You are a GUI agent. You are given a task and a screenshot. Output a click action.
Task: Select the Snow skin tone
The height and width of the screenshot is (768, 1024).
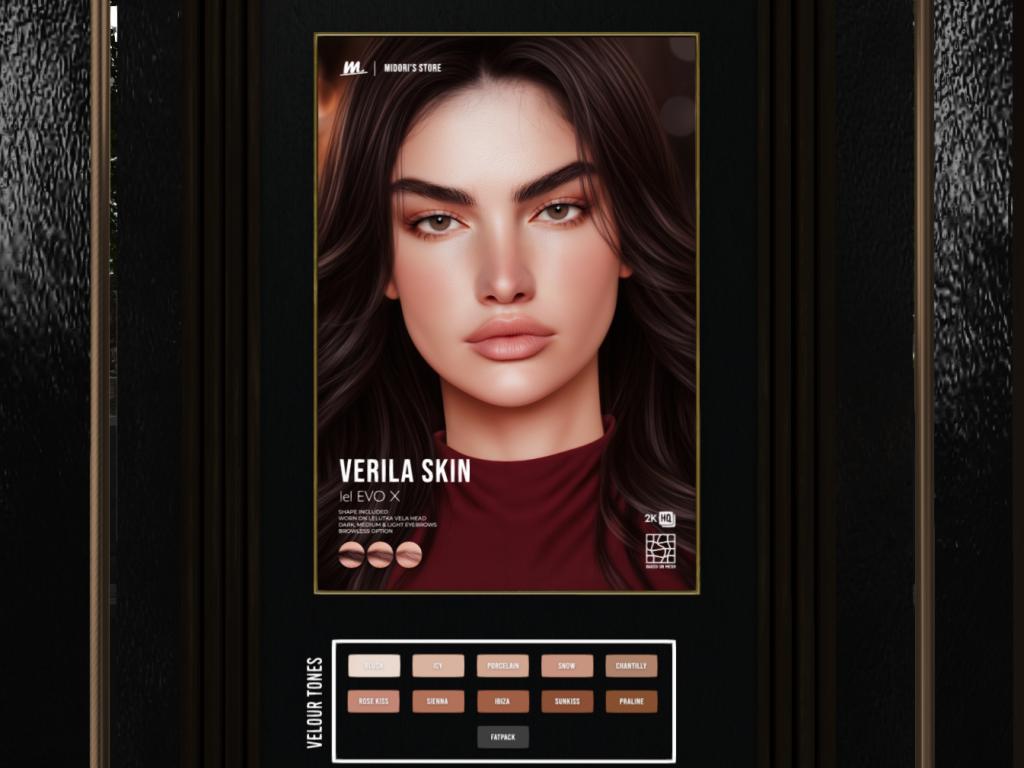coord(567,666)
